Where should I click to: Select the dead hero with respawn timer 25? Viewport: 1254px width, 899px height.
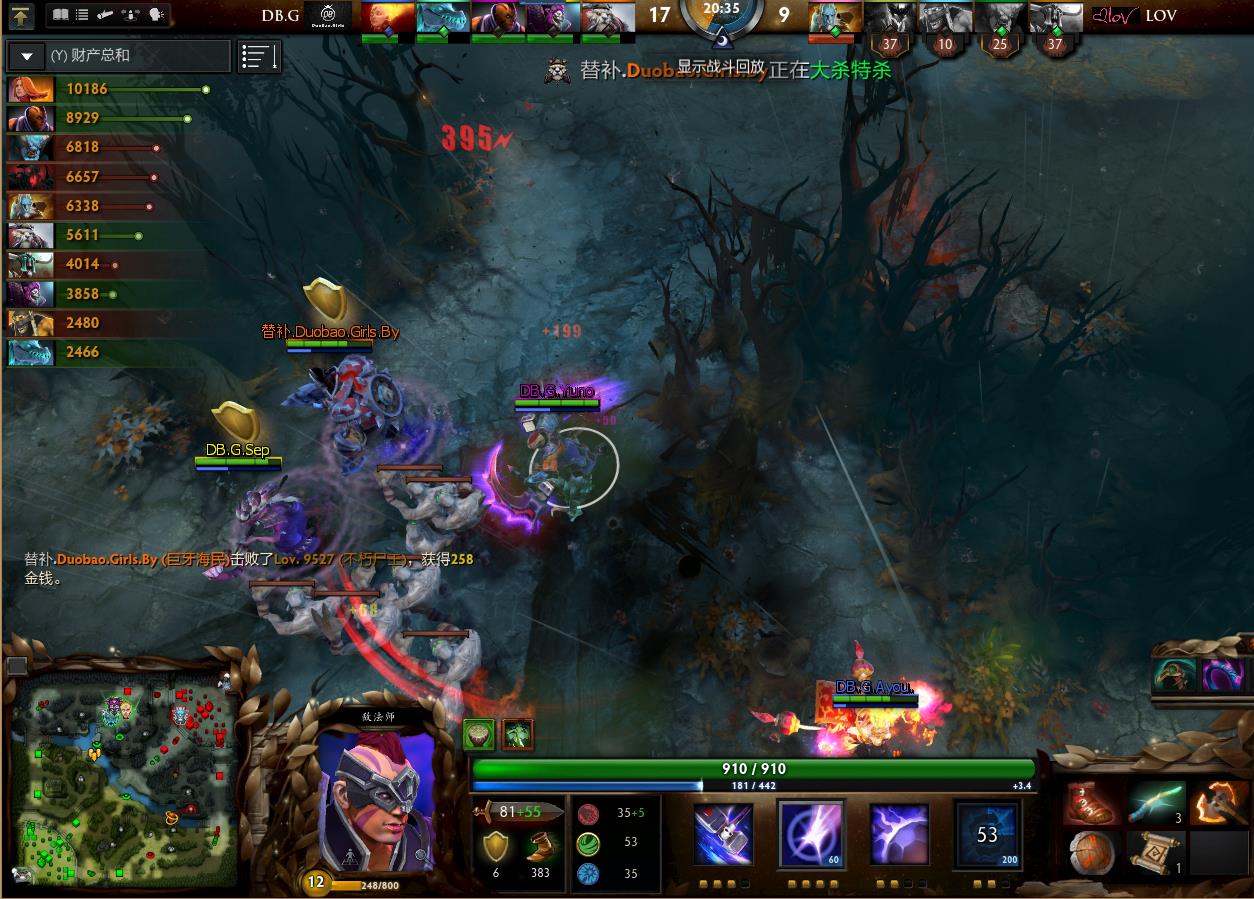[x=1000, y=18]
